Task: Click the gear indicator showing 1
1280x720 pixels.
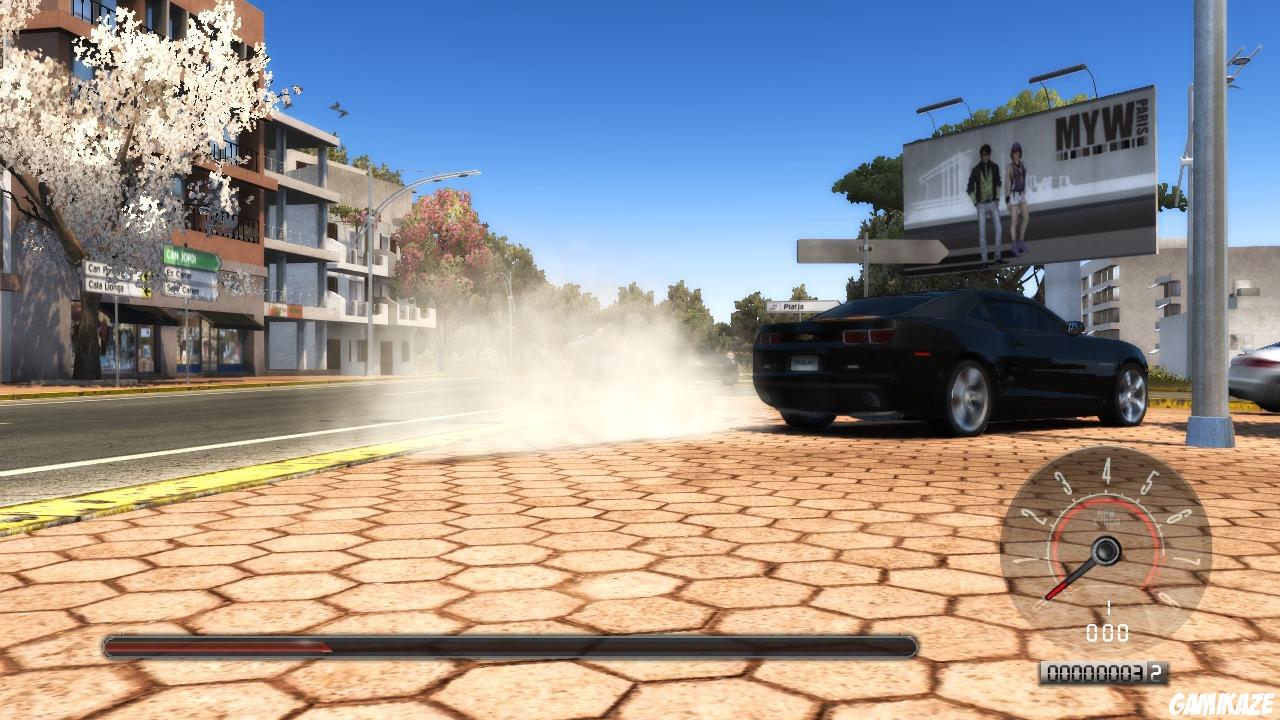Action: 1108,608
